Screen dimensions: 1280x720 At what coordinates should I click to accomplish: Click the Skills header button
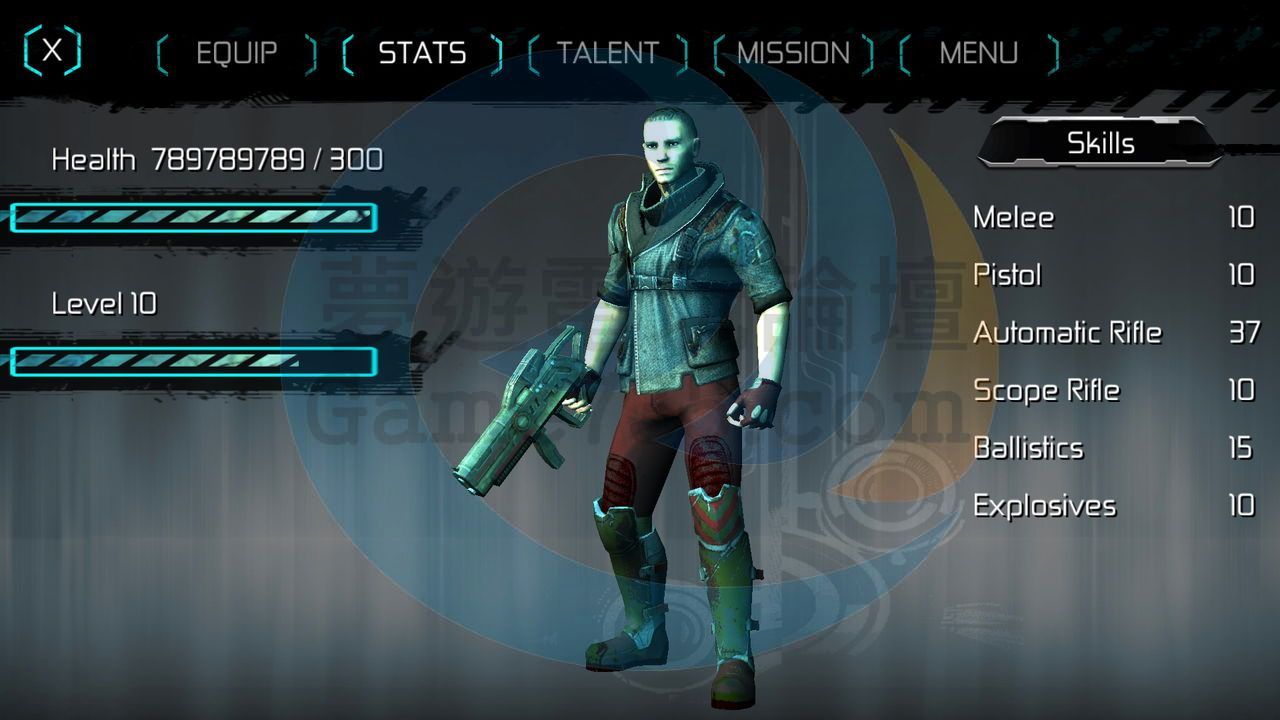[x=1100, y=143]
